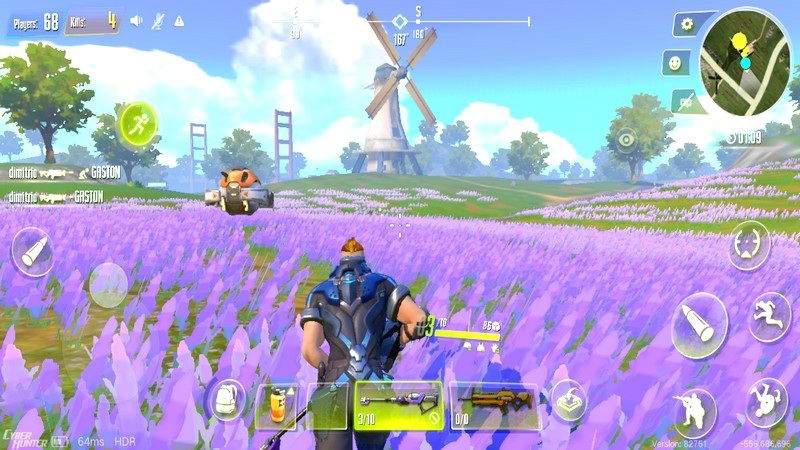Tap the tumbling figure roll button
800x450 pixels.
pyautogui.click(x=767, y=402)
